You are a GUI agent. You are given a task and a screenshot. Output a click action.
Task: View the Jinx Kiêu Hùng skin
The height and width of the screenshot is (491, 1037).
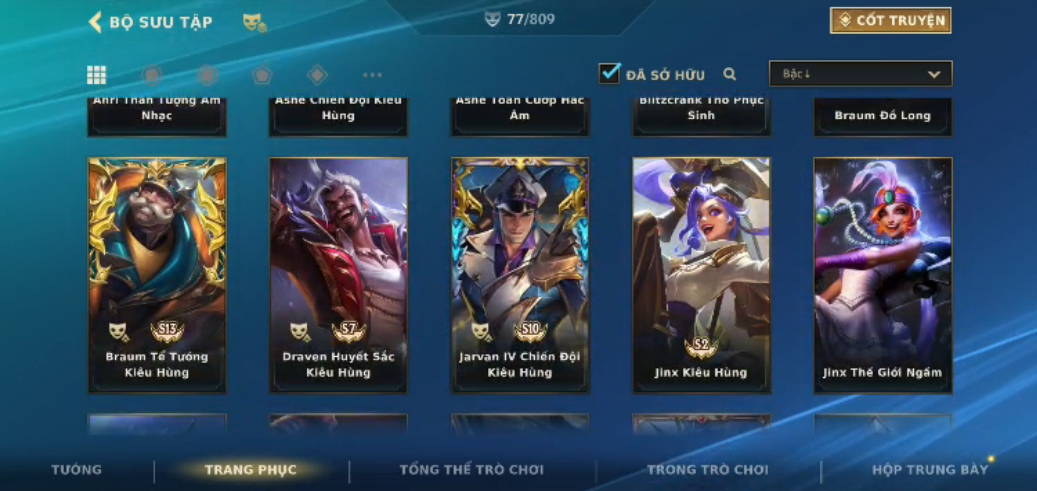point(701,273)
